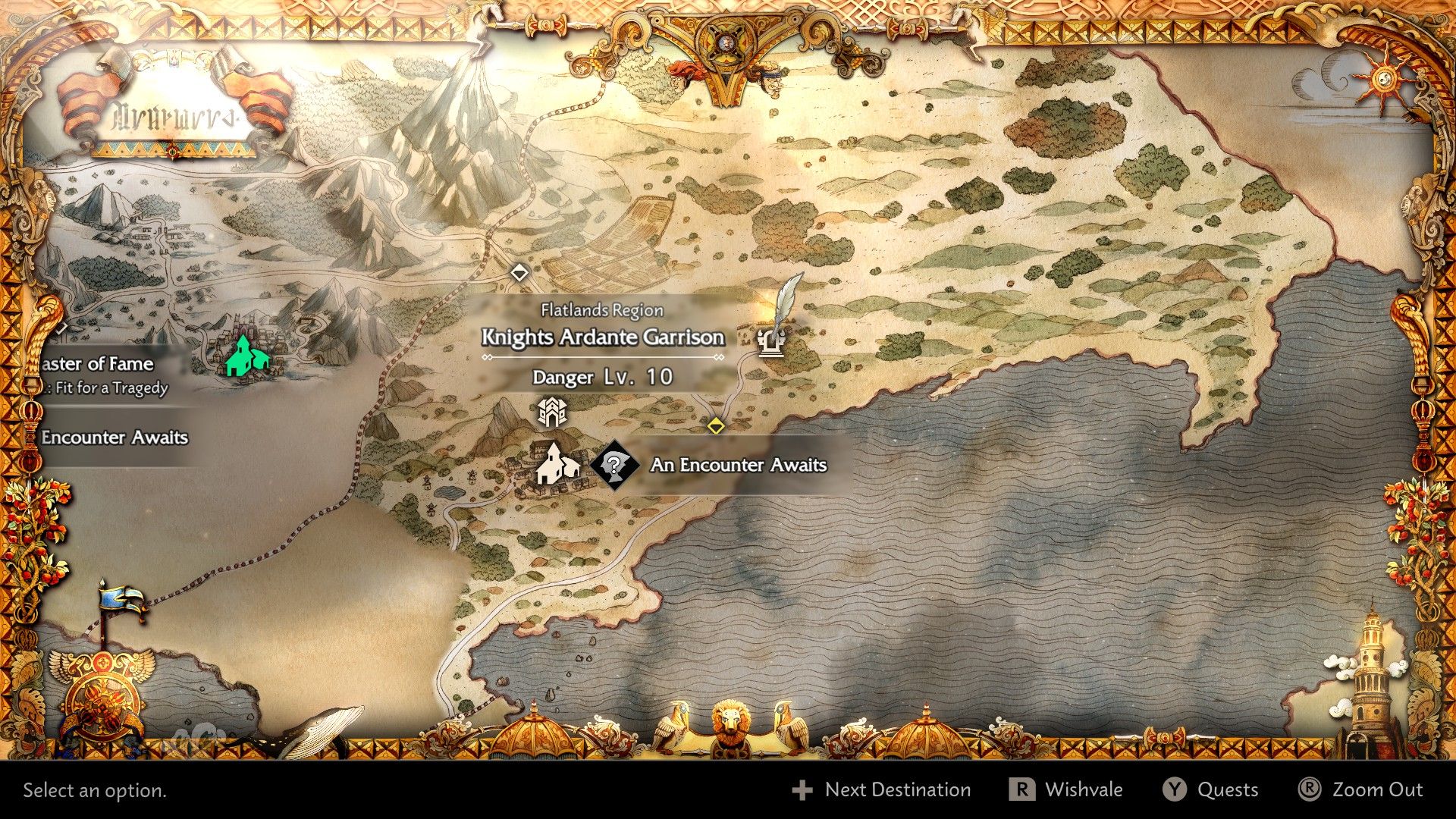Select the Knights Ardante Garrison gate icon

pos(551,412)
